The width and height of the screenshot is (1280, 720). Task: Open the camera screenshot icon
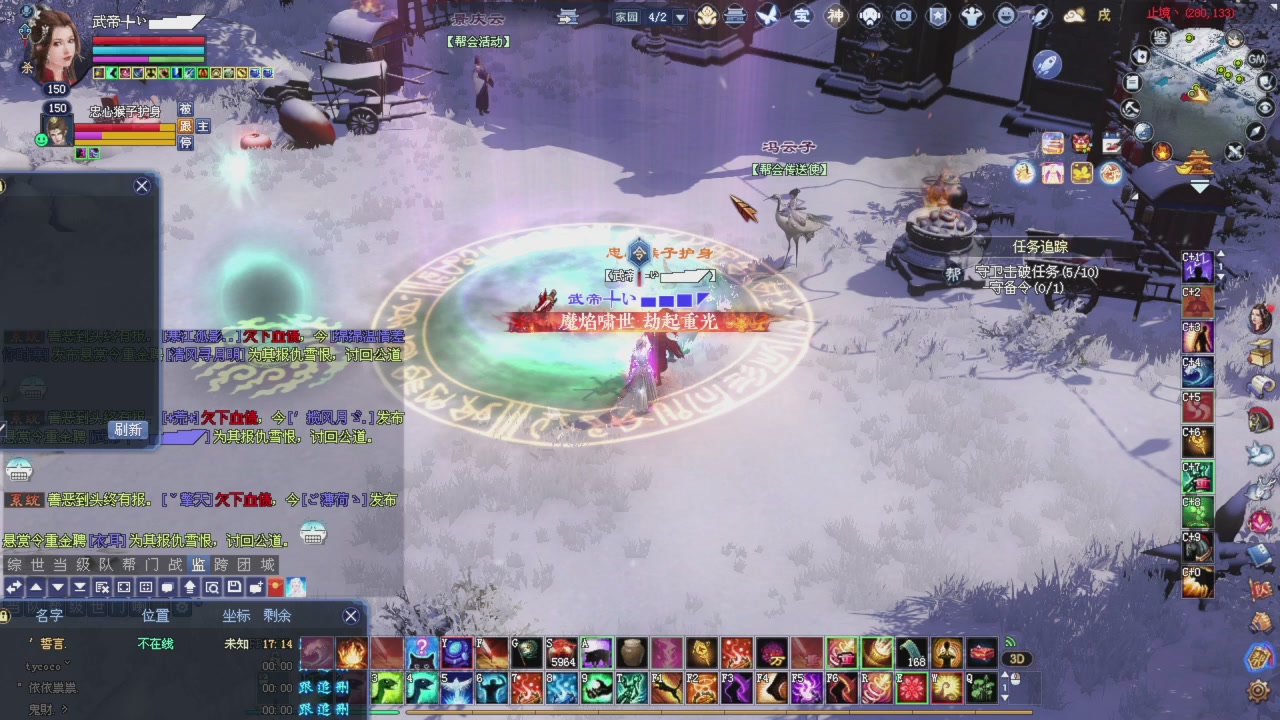(904, 16)
